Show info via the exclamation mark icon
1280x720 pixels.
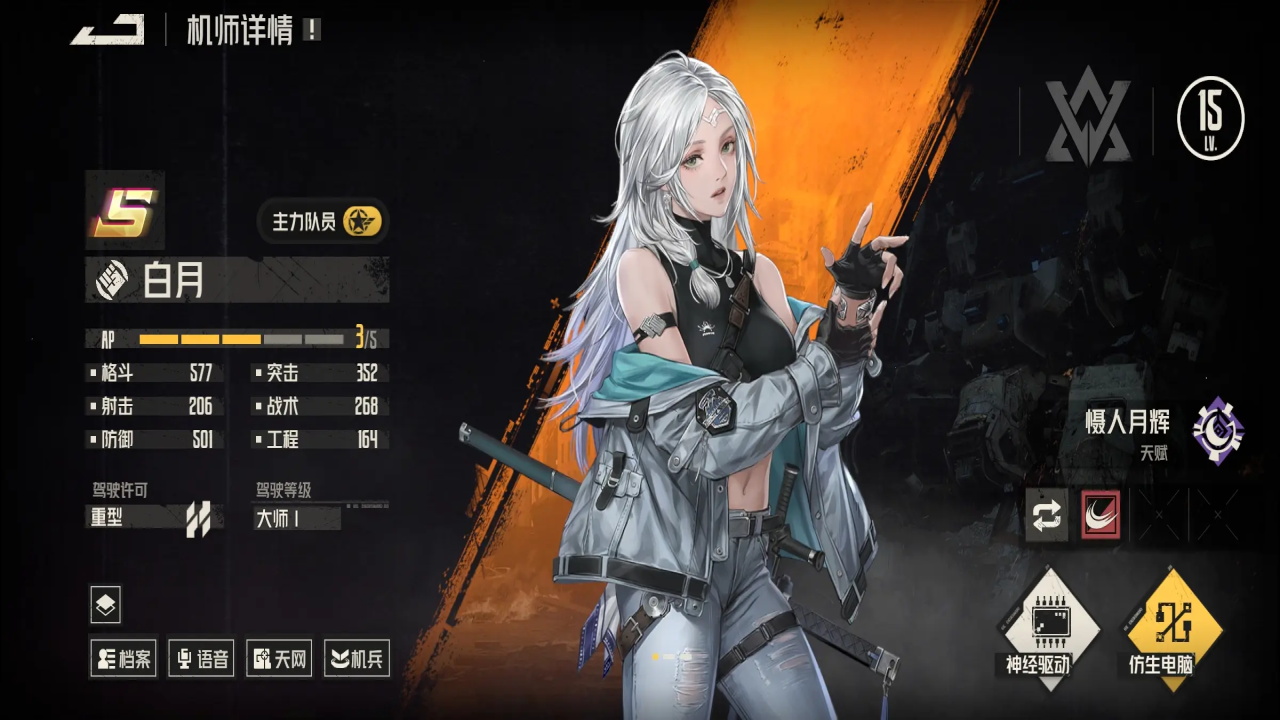click(312, 30)
